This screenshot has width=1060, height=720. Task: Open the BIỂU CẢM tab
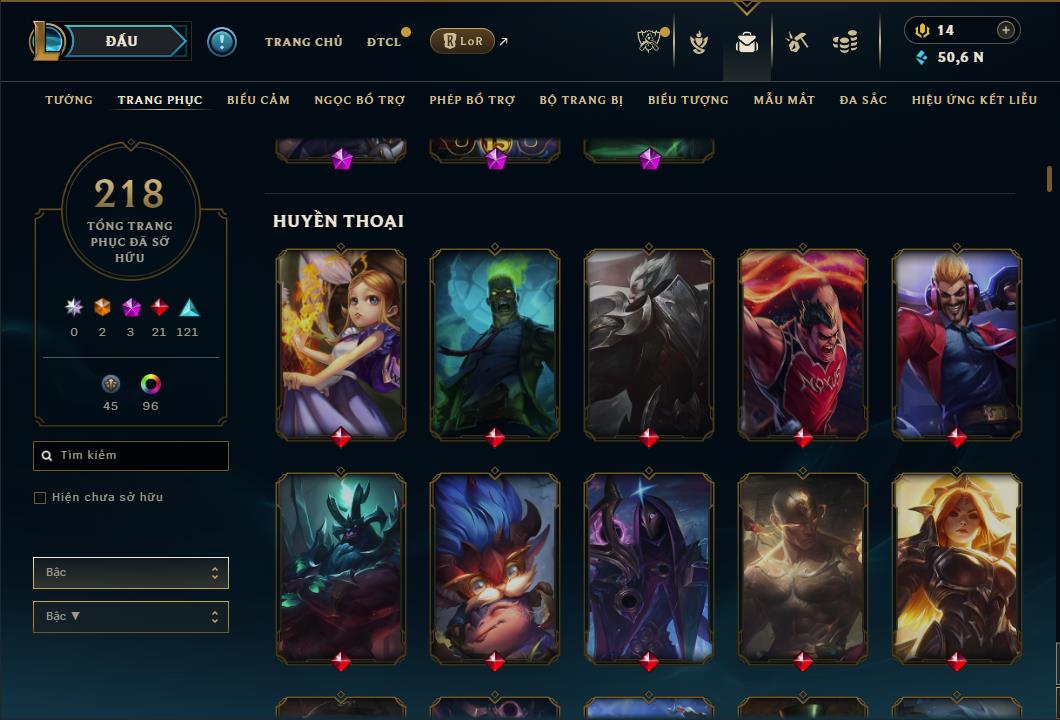258,100
